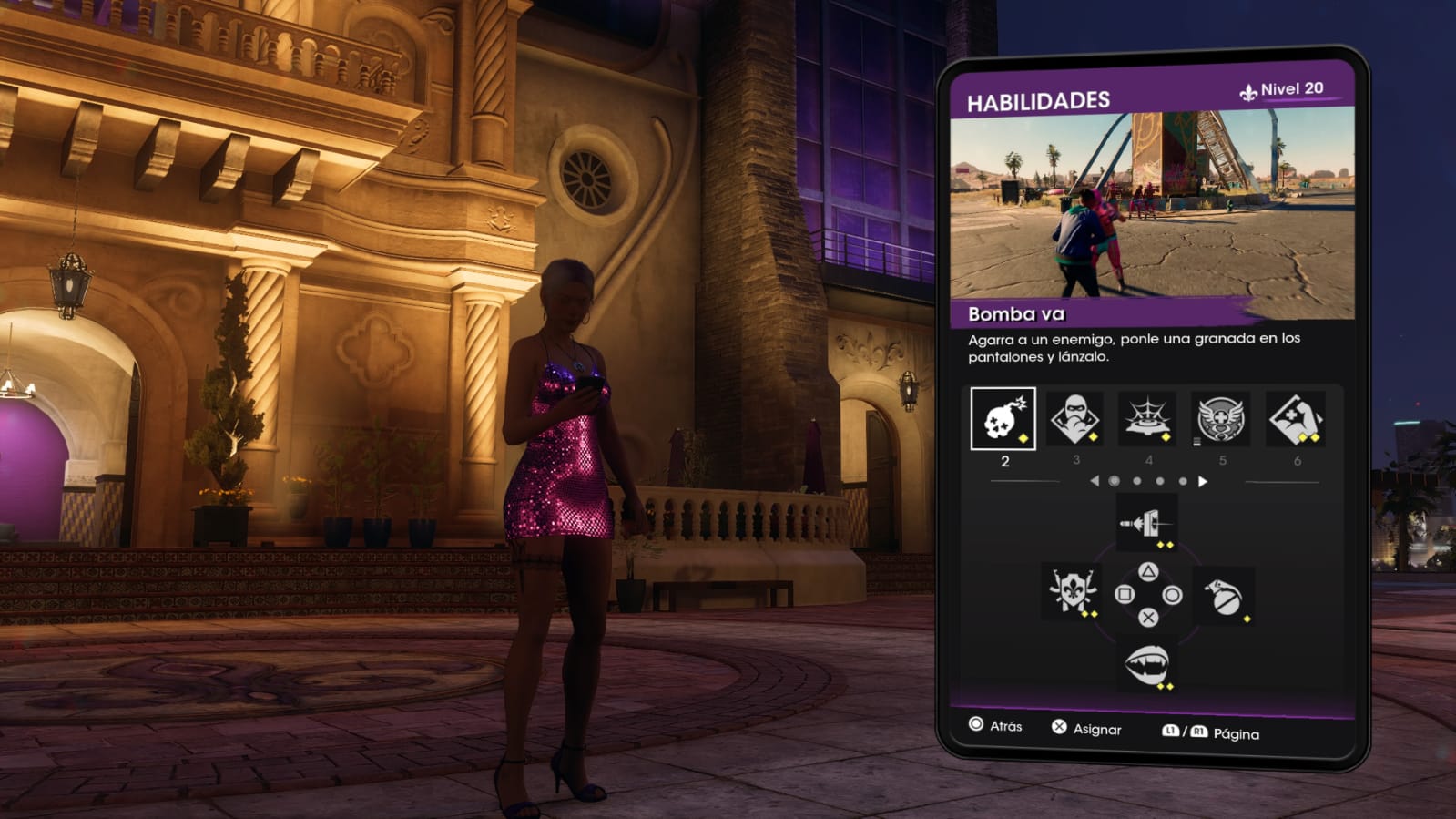The height and width of the screenshot is (819, 1456).
Task: Select the dagger skill in top slot
Action: [1146, 524]
